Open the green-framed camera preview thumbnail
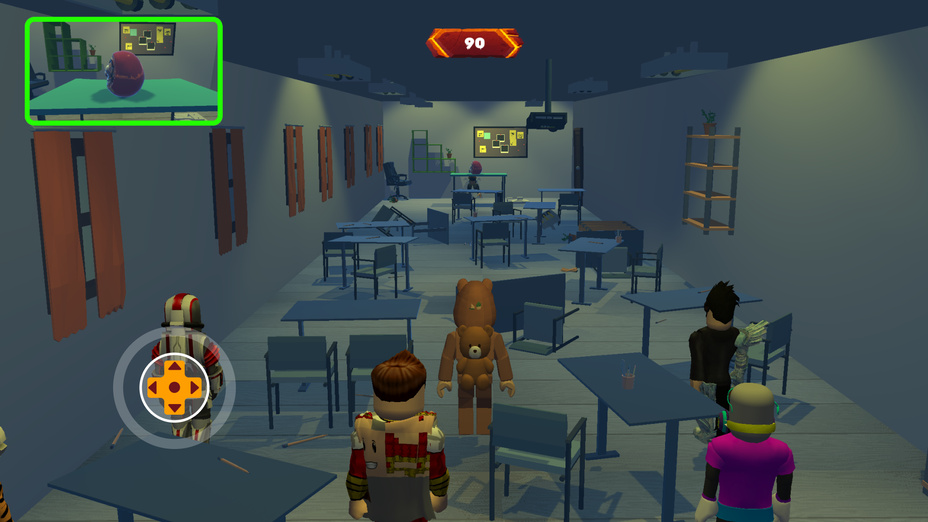The image size is (928, 522). (123, 71)
